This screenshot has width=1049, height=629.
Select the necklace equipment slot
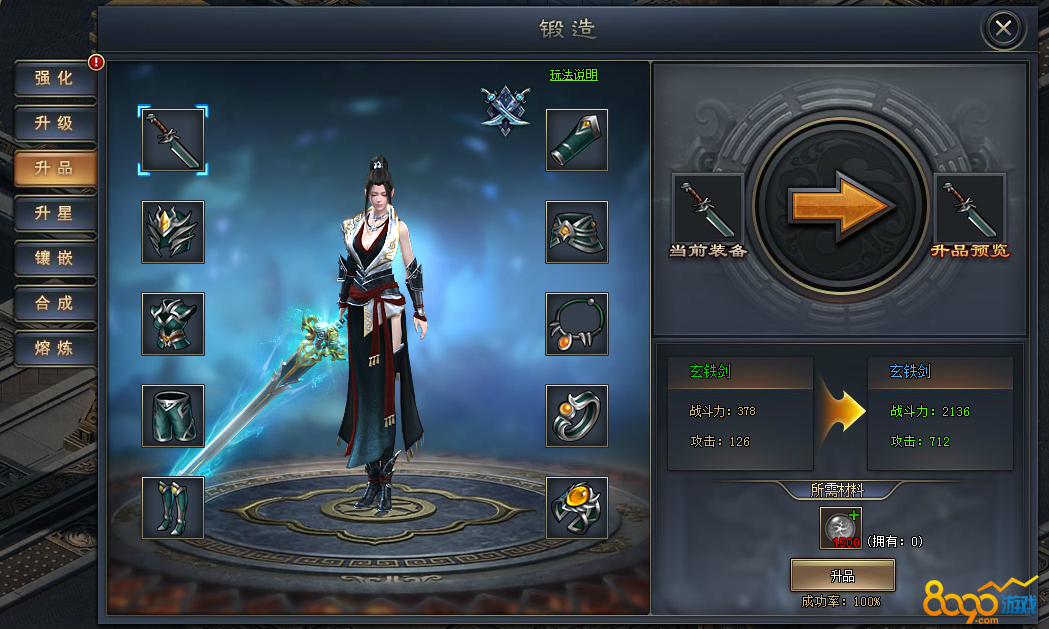pyautogui.click(x=577, y=324)
